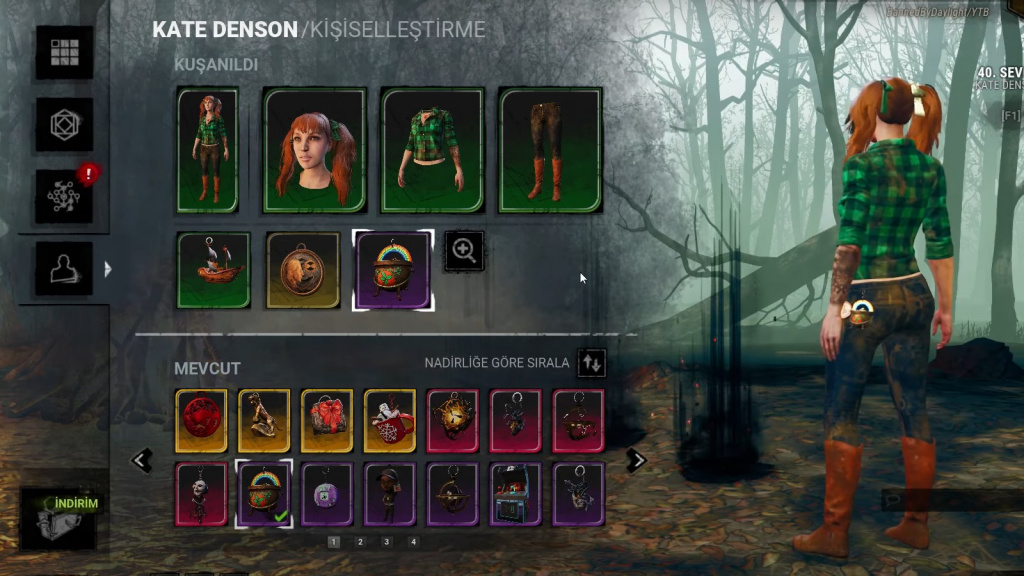Select the equipped ship charm slot
The height and width of the screenshot is (576, 1024).
214,270
